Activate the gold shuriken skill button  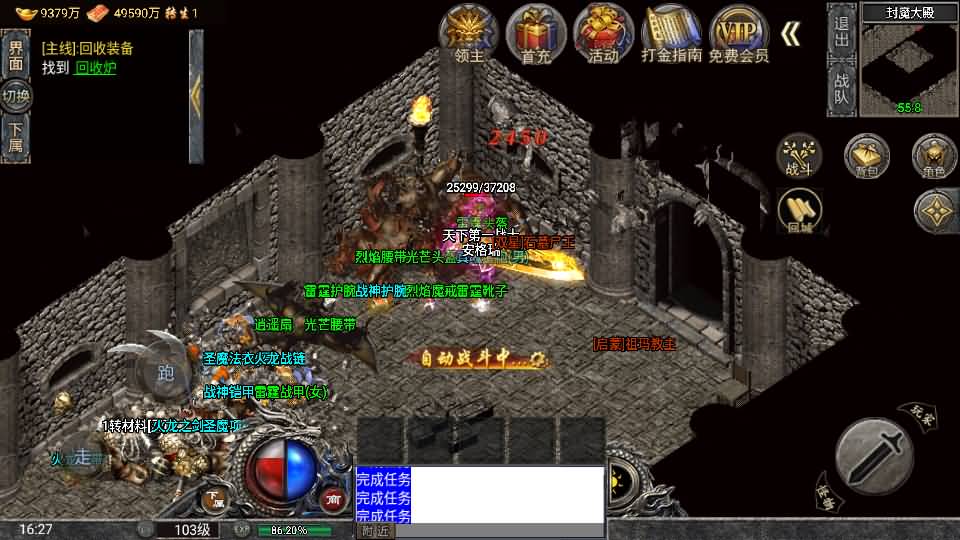click(936, 210)
